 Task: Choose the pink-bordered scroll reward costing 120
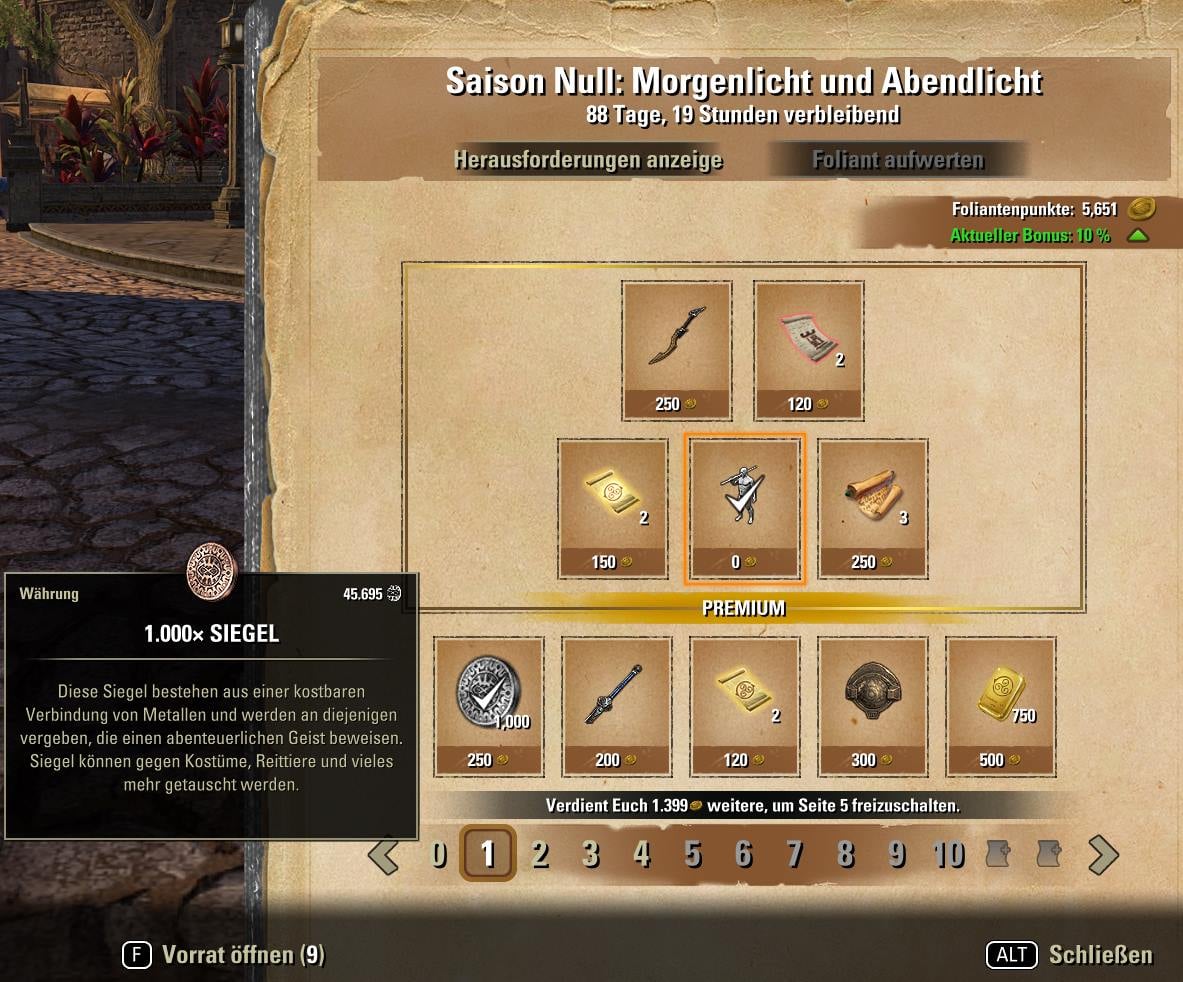[x=808, y=350]
